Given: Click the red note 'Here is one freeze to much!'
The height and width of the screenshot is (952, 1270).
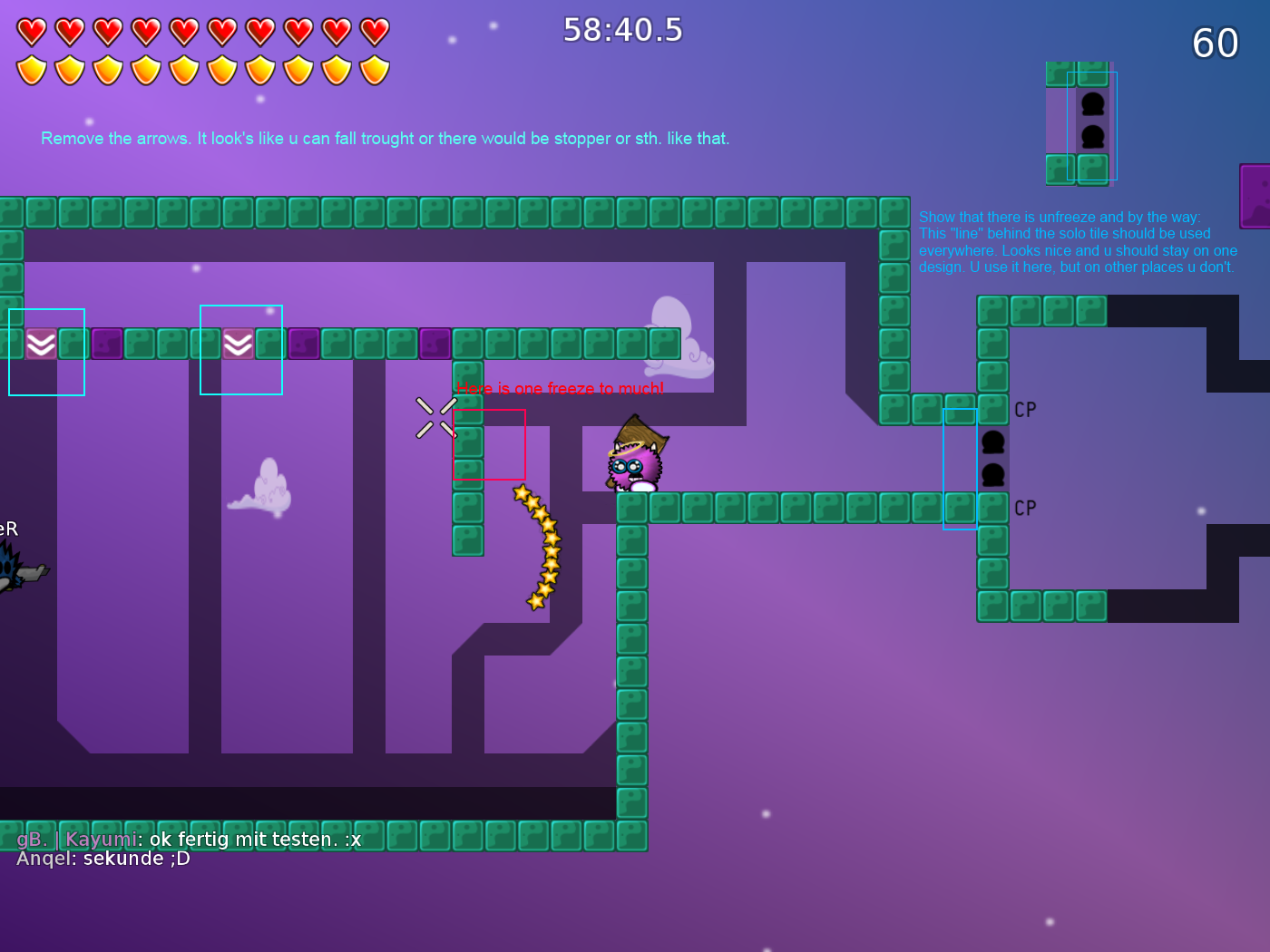Looking at the screenshot, I should 561,388.
